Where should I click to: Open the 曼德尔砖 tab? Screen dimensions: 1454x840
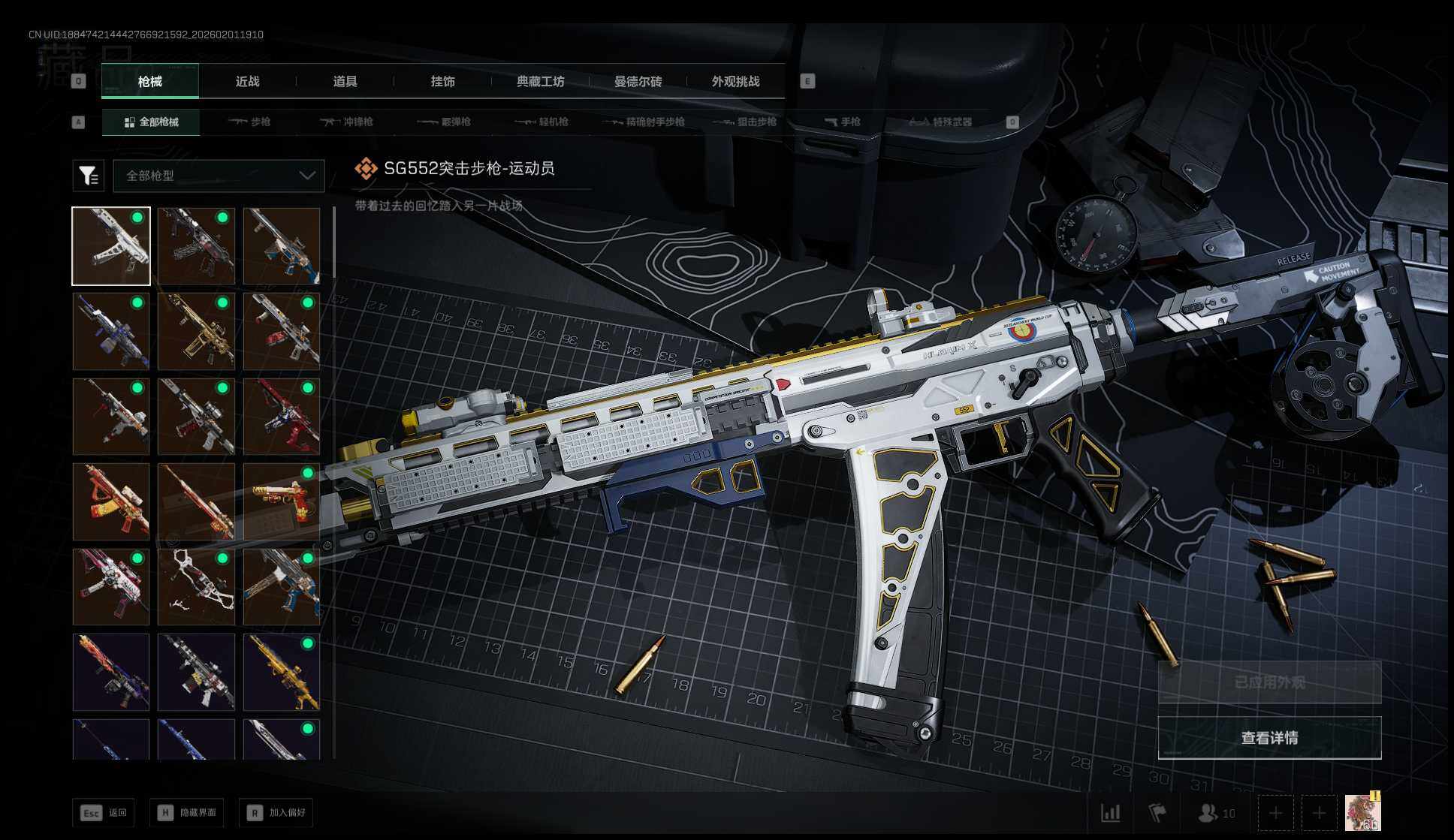638,82
